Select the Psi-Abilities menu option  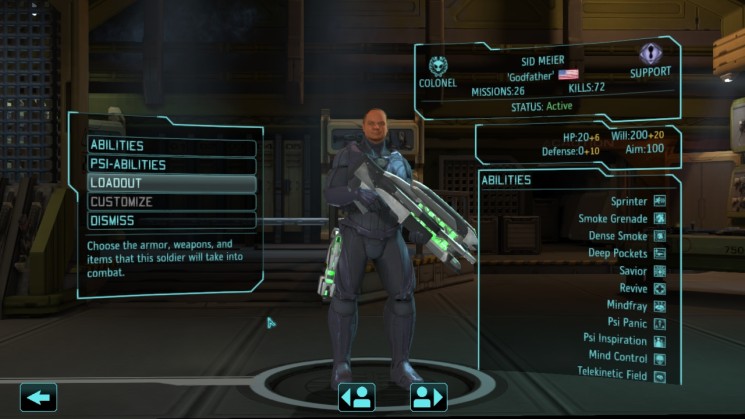coord(171,165)
